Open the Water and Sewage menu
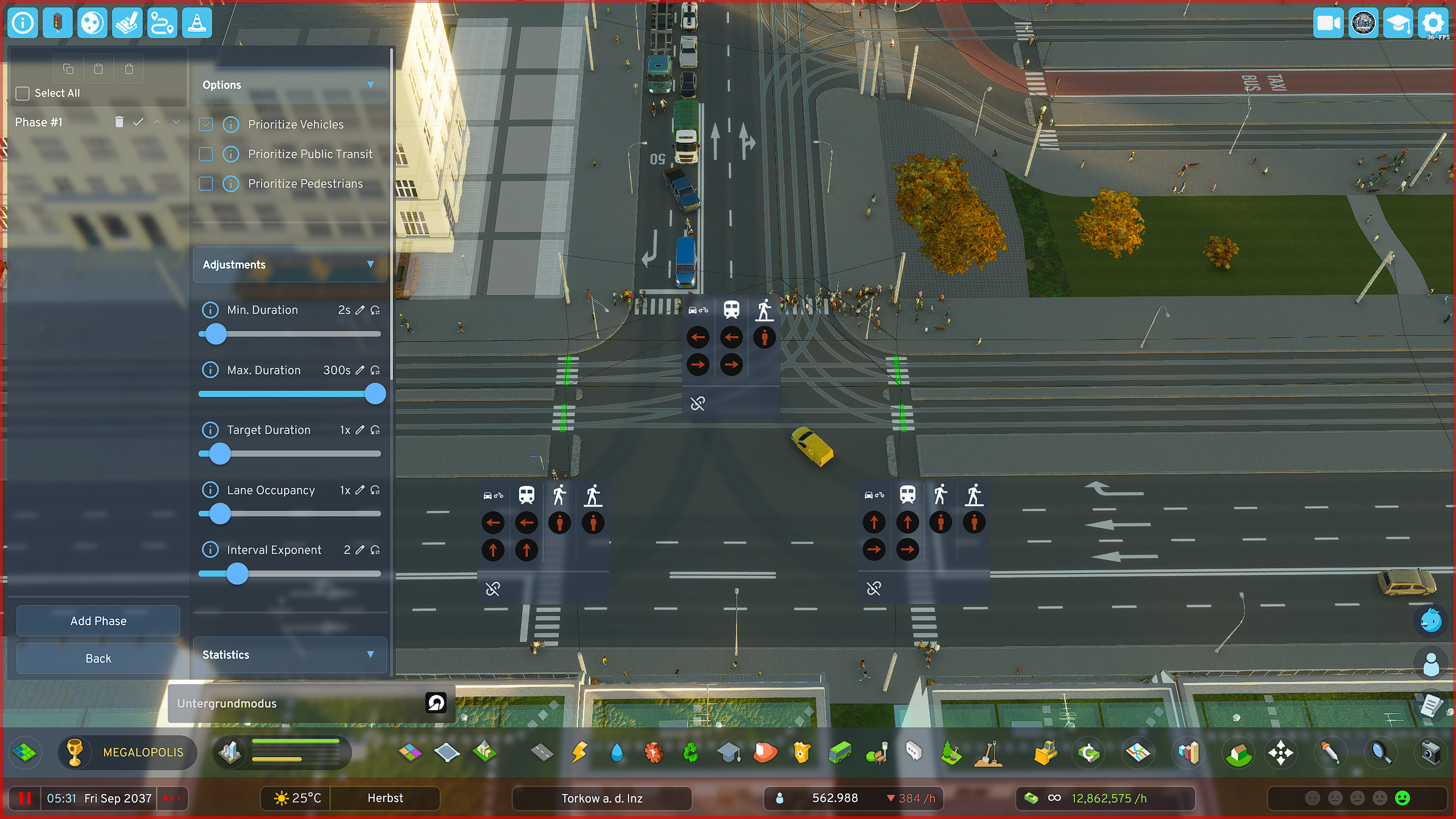This screenshot has width=1456, height=819. click(x=617, y=752)
